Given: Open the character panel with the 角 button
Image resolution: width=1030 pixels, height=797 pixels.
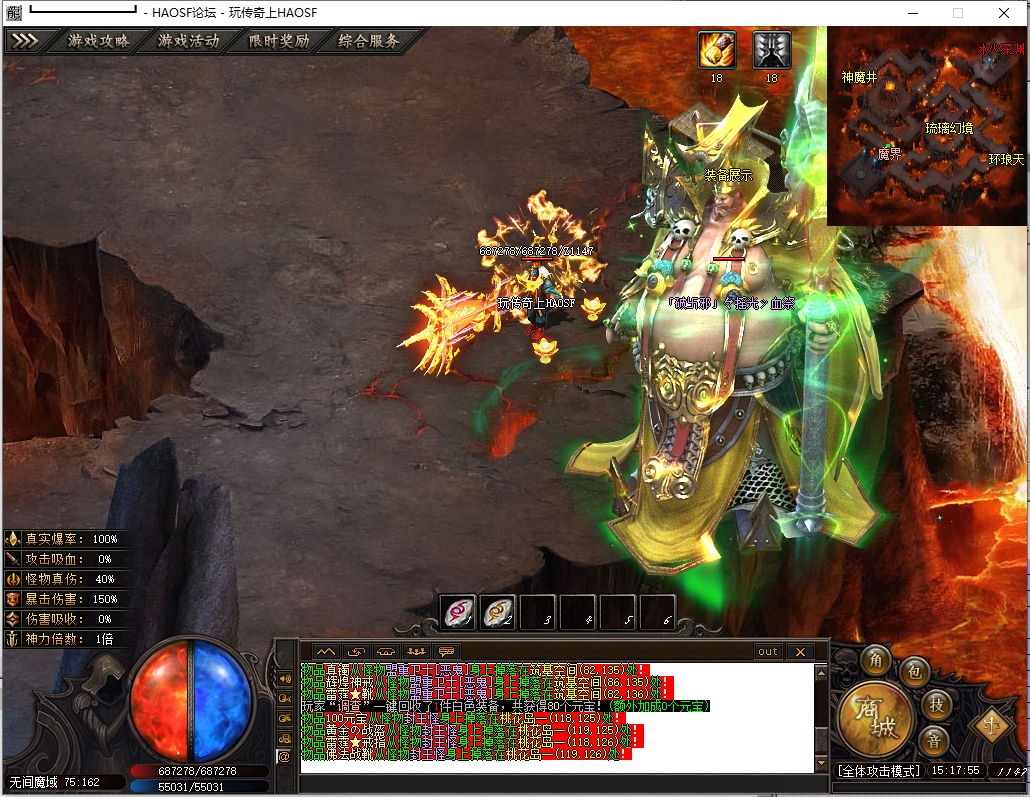Looking at the screenshot, I should tap(879, 660).
